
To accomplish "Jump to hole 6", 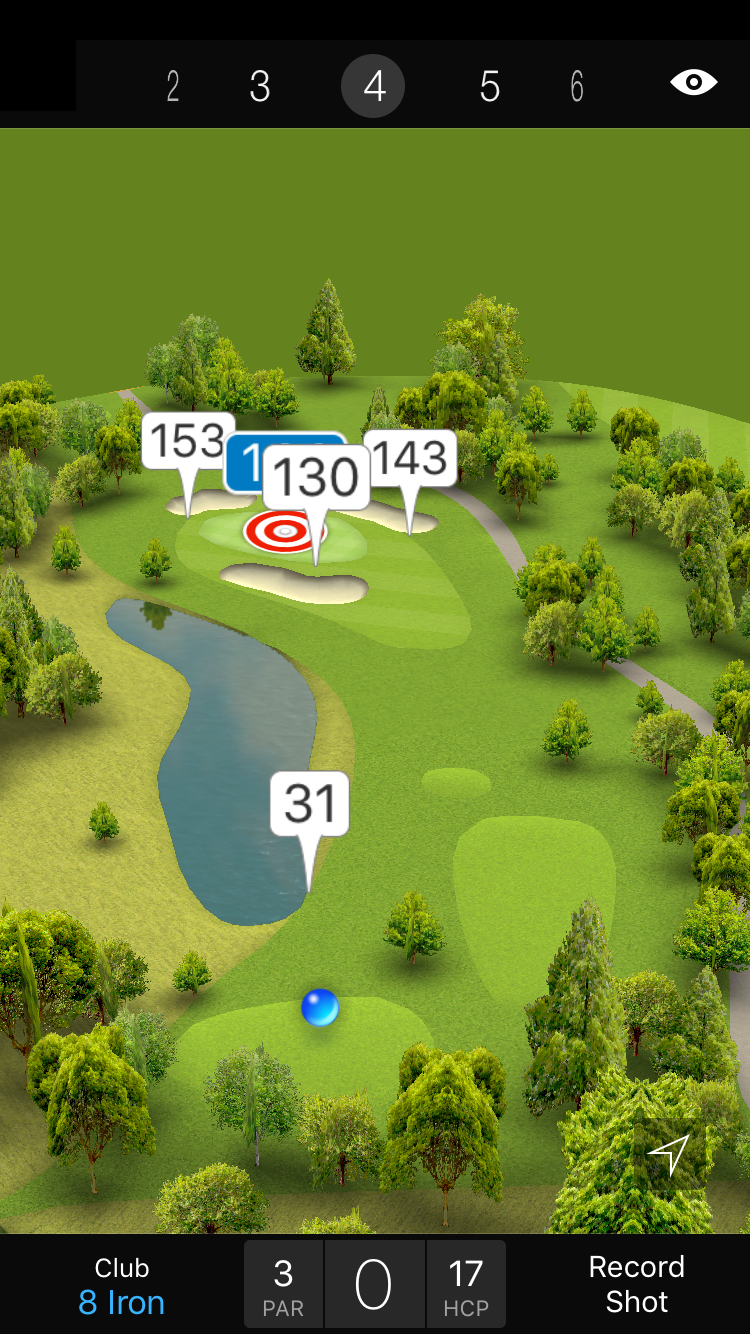I will click(x=577, y=87).
